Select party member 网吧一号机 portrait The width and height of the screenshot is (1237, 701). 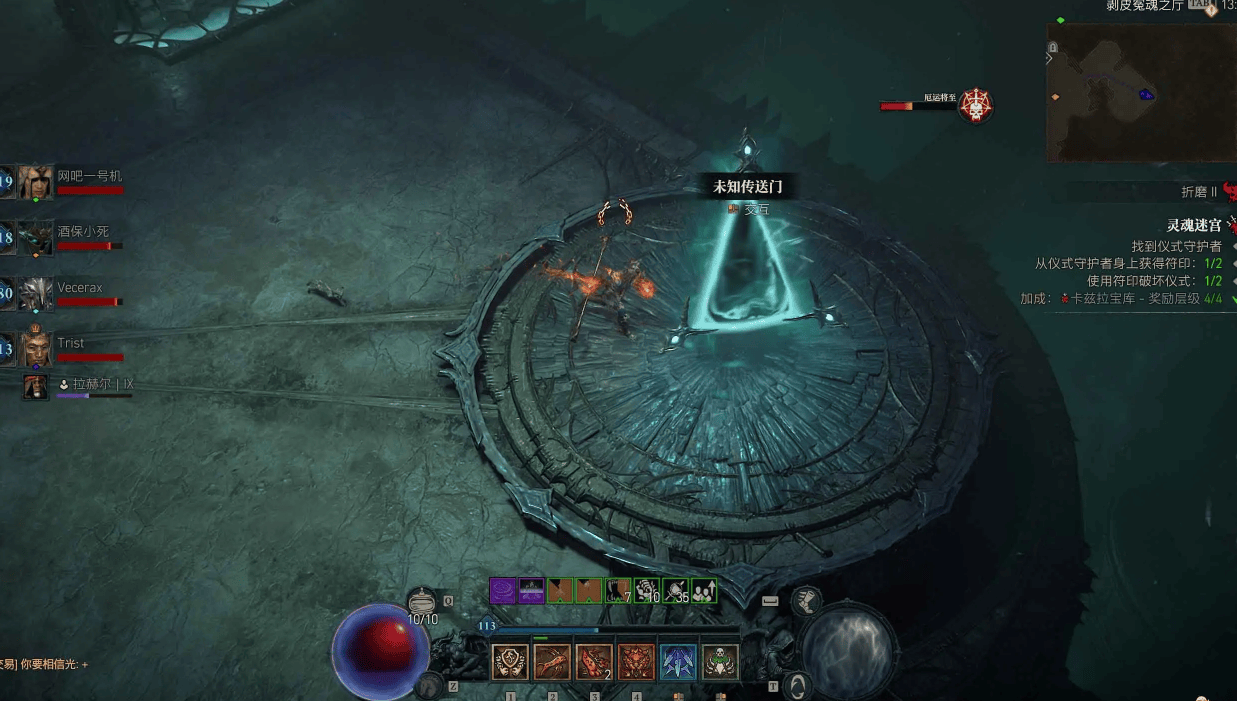click(35, 183)
